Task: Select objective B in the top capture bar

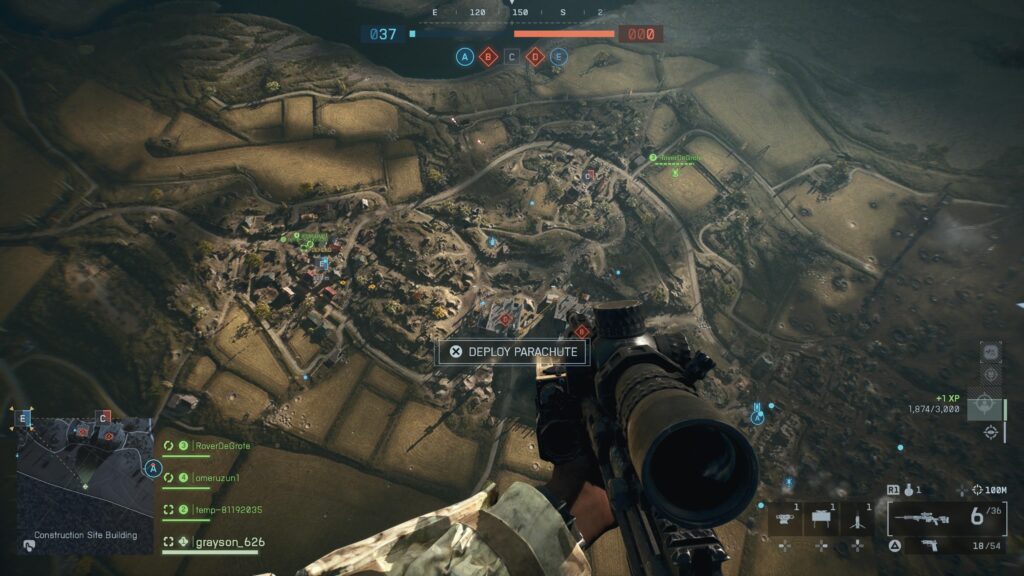Action: tap(488, 57)
